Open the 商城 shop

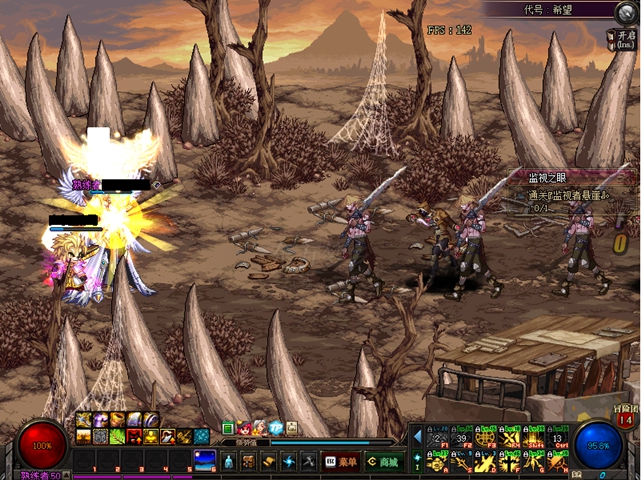[382, 461]
